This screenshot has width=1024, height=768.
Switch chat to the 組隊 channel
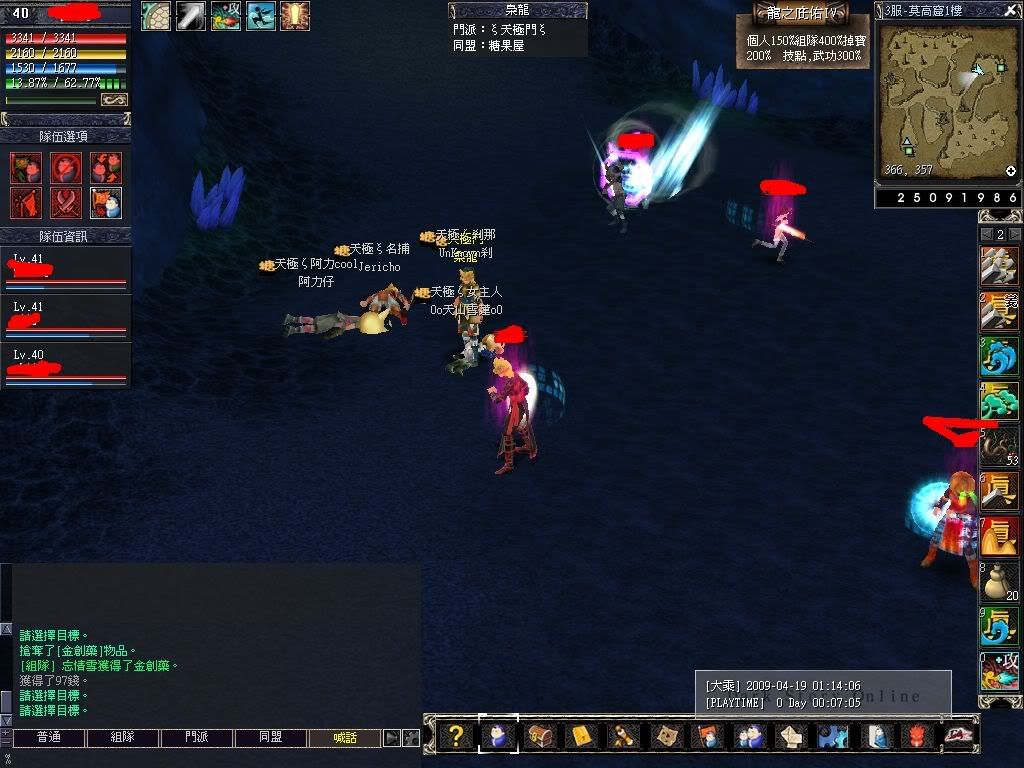click(122, 738)
